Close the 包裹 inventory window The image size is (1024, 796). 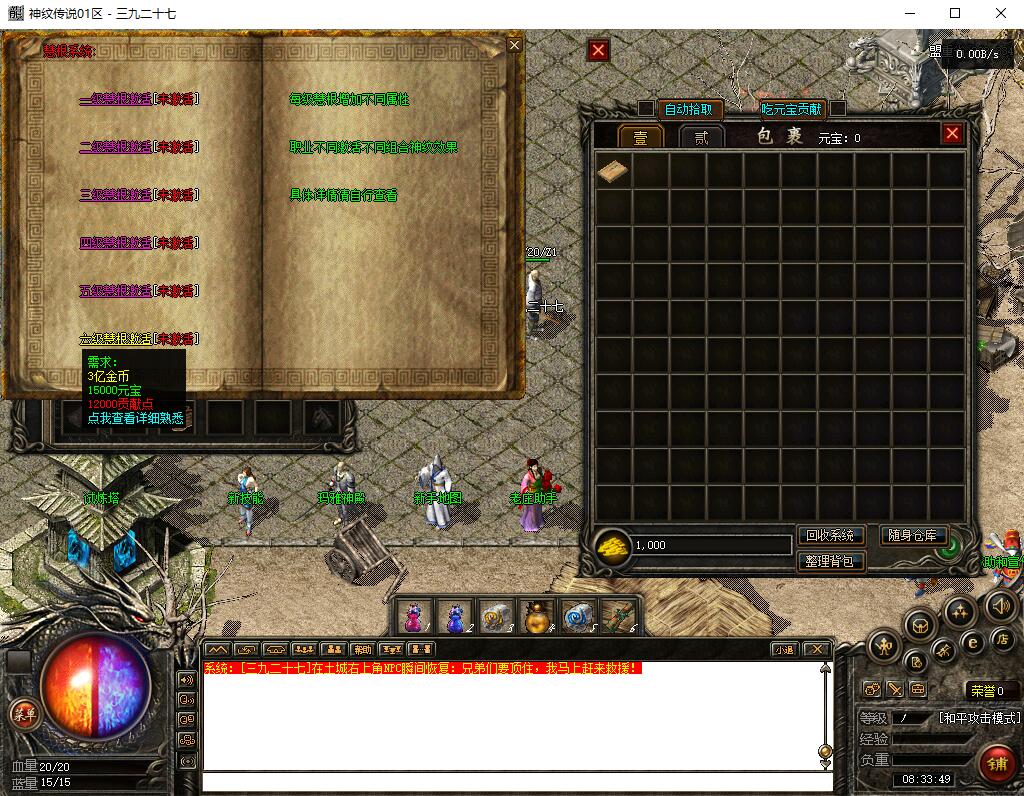(952, 133)
